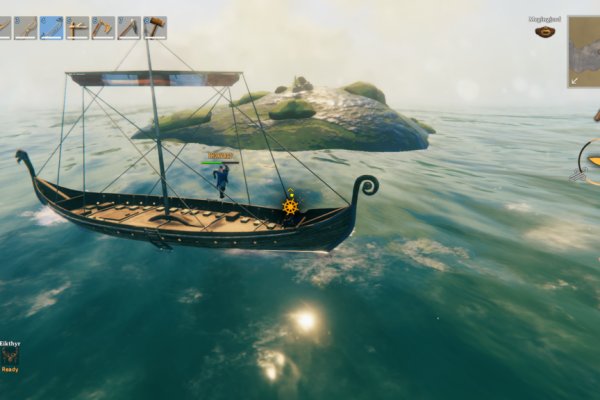Pick the T-shaped pickaxe tool slot
This screenshot has height=400, width=600.
pyautogui.click(x=77, y=27)
